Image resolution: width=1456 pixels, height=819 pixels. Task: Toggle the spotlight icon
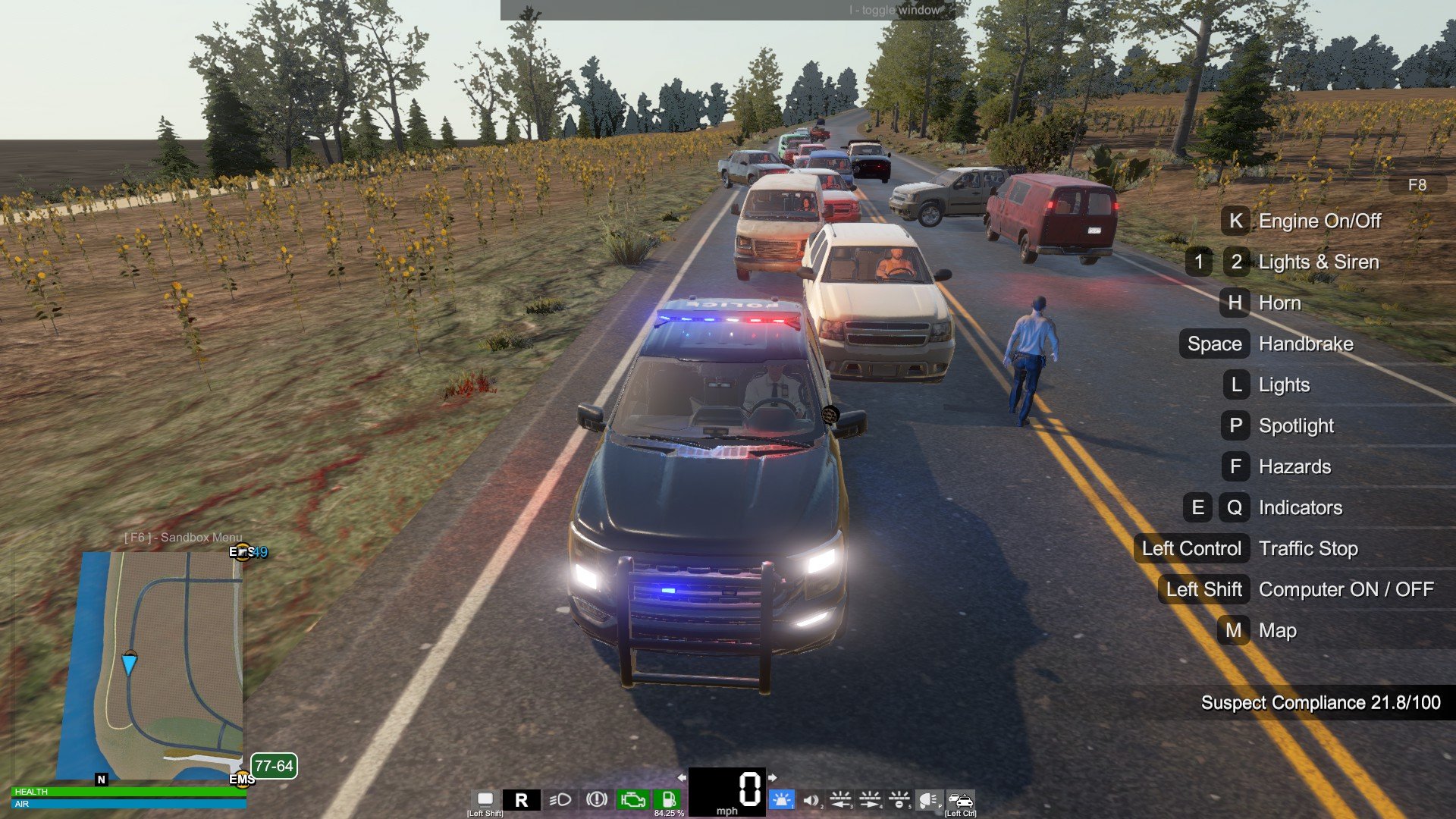click(928, 800)
